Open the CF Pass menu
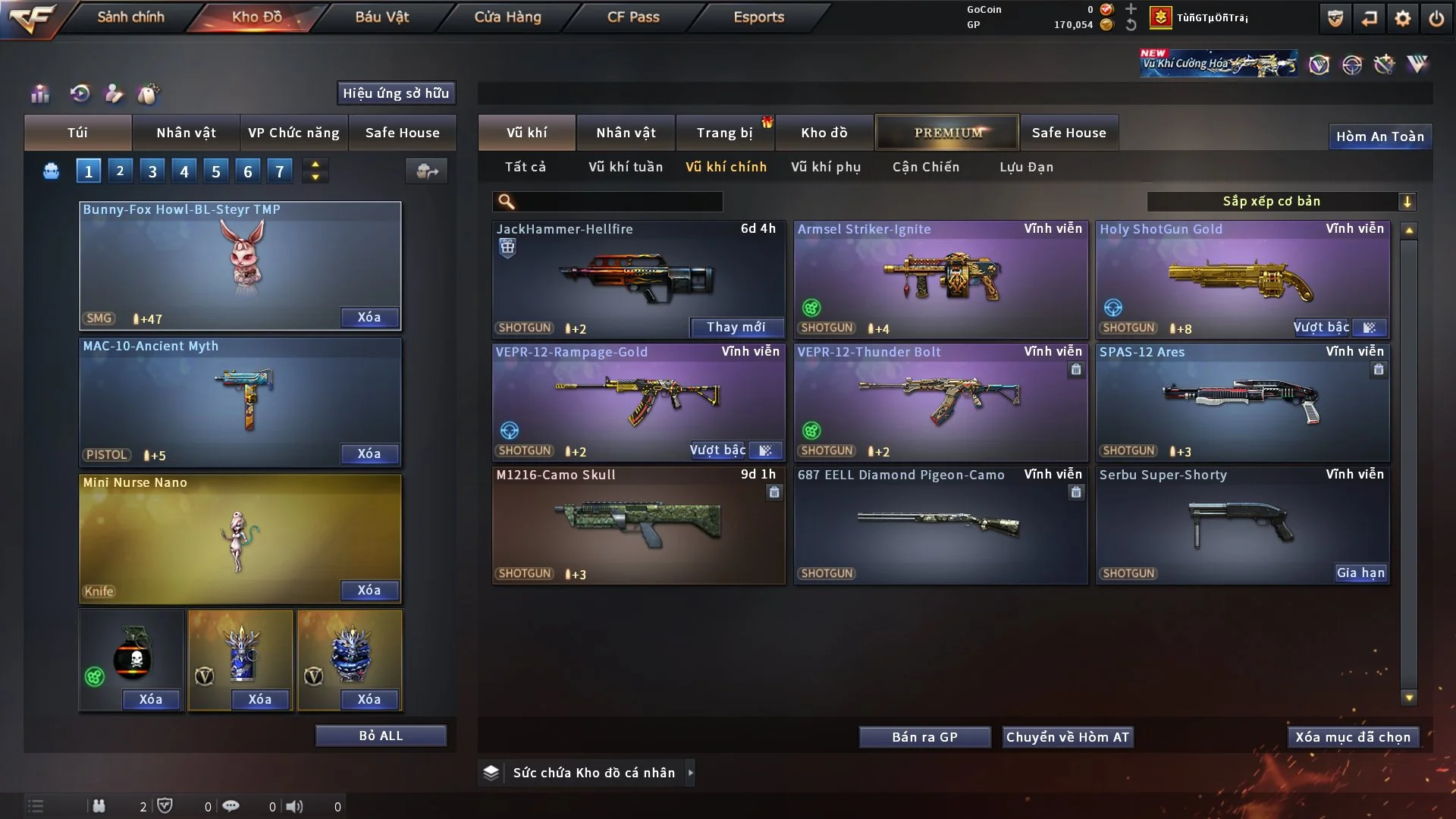The height and width of the screenshot is (819, 1456). click(x=633, y=17)
